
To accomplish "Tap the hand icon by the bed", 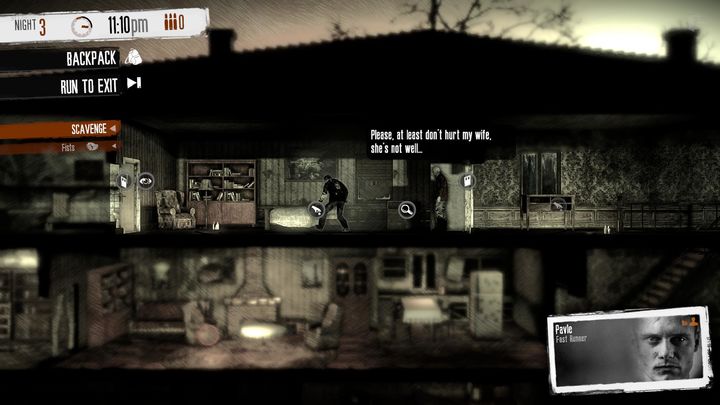I will 314,209.
